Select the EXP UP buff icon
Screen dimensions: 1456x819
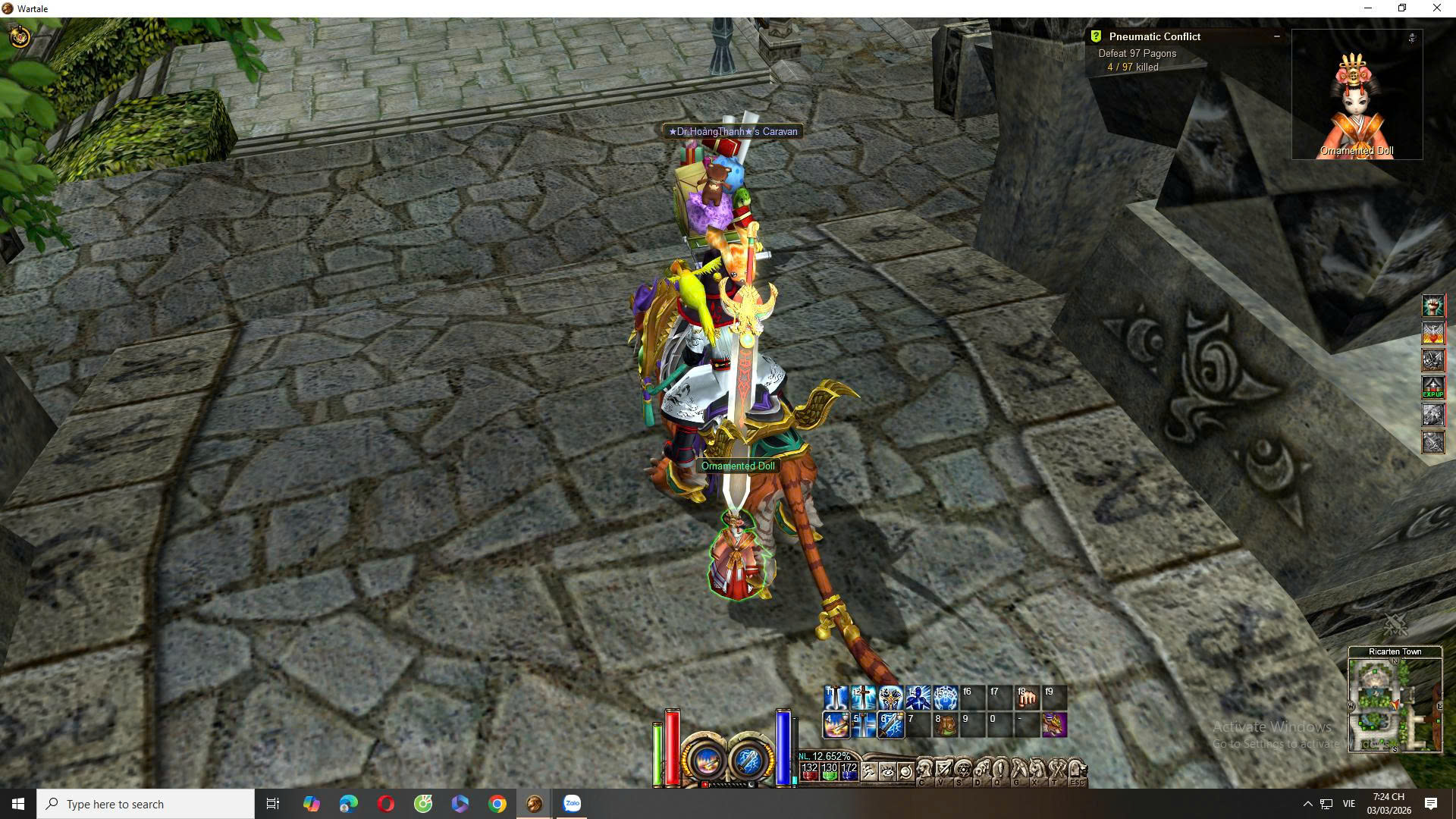click(1432, 388)
